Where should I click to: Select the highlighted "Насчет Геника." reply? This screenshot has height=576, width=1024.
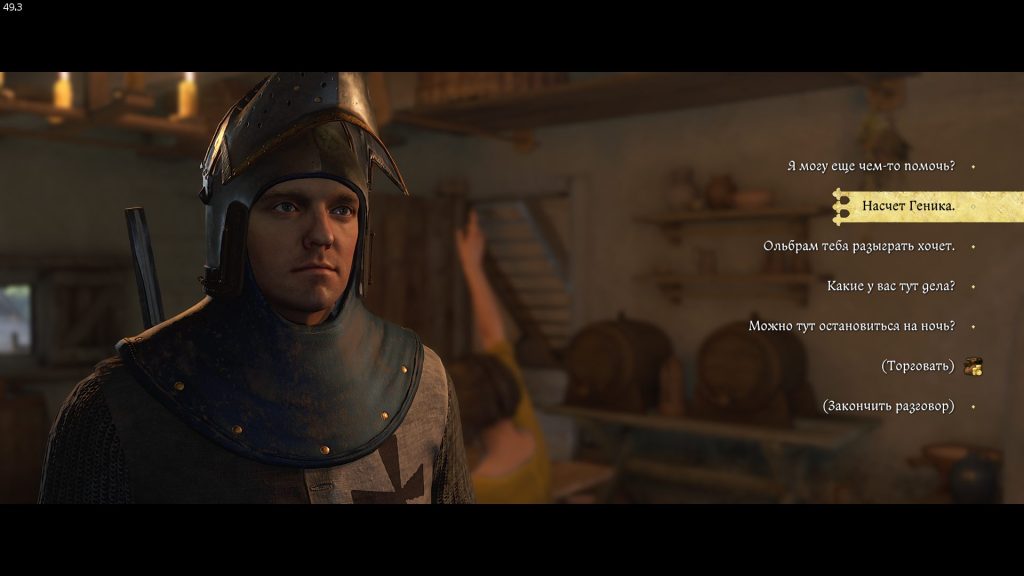[x=908, y=207]
